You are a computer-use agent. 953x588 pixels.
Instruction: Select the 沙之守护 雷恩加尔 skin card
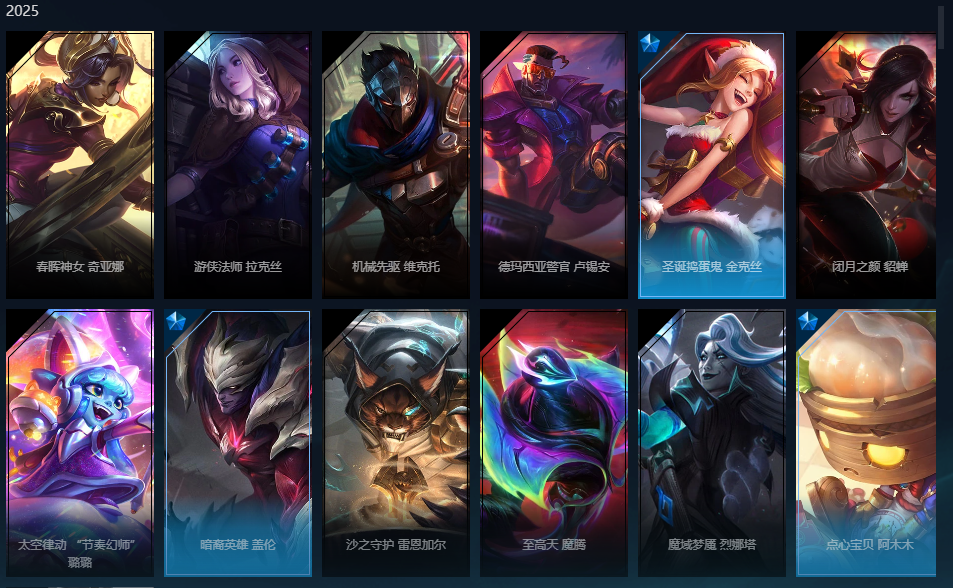point(396,442)
